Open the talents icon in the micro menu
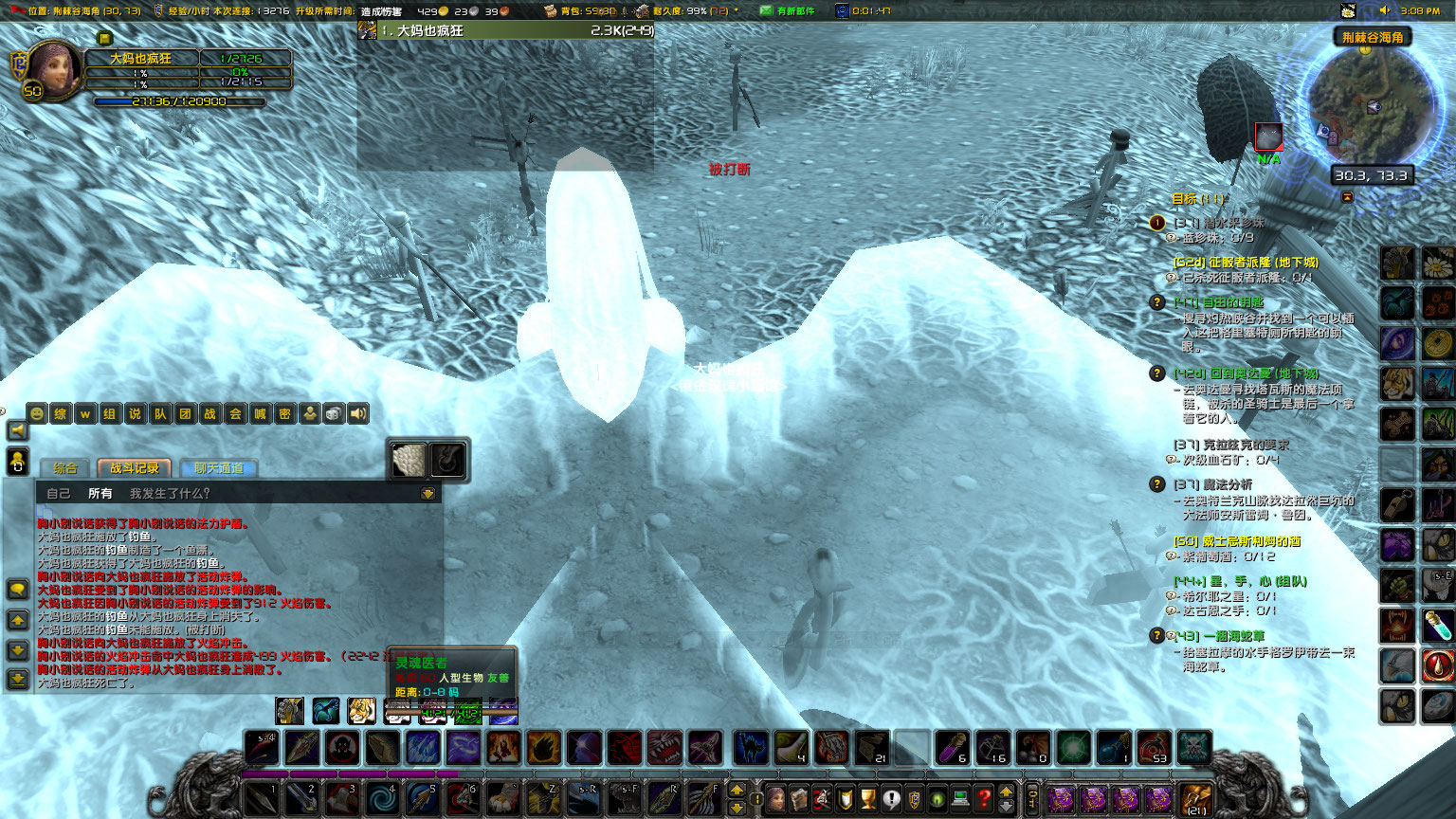The image size is (1456, 819). pos(823,797)
